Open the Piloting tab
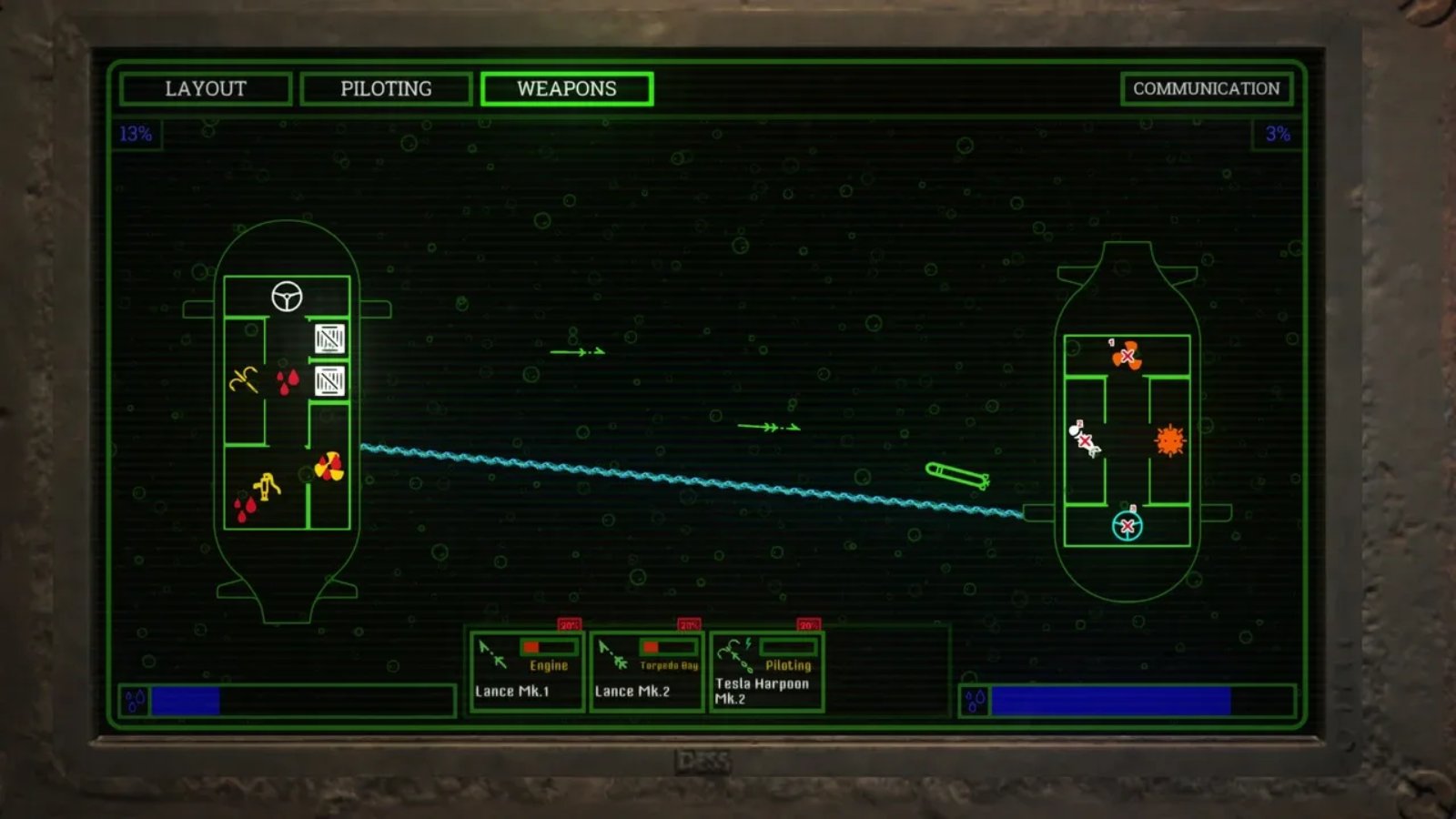The width and height of the screenshot is (1456, 819). click(x=386, y=89)
